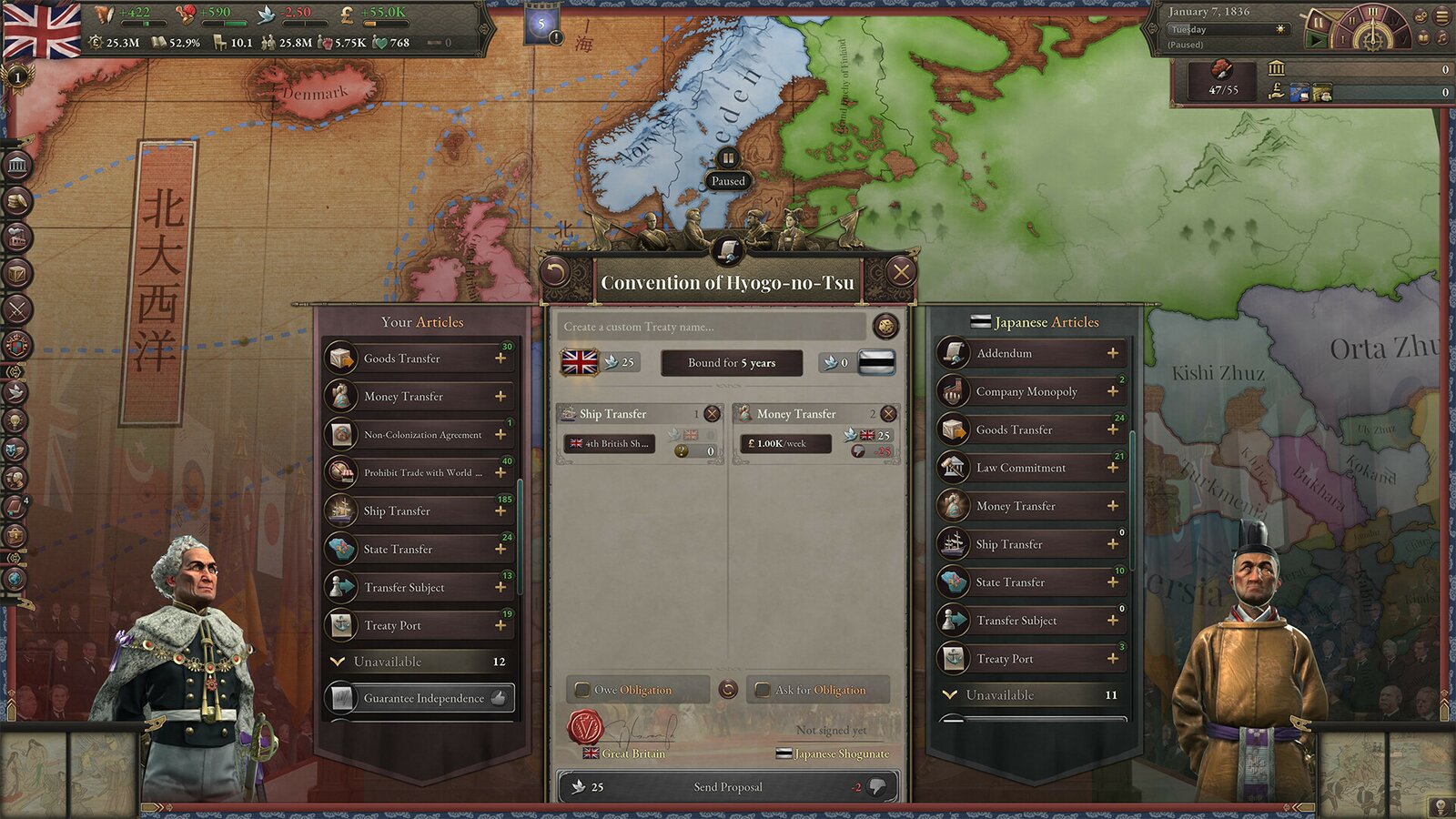
Task: Open the Politics building icon at sidebar top
Action: tap(15, 167)
